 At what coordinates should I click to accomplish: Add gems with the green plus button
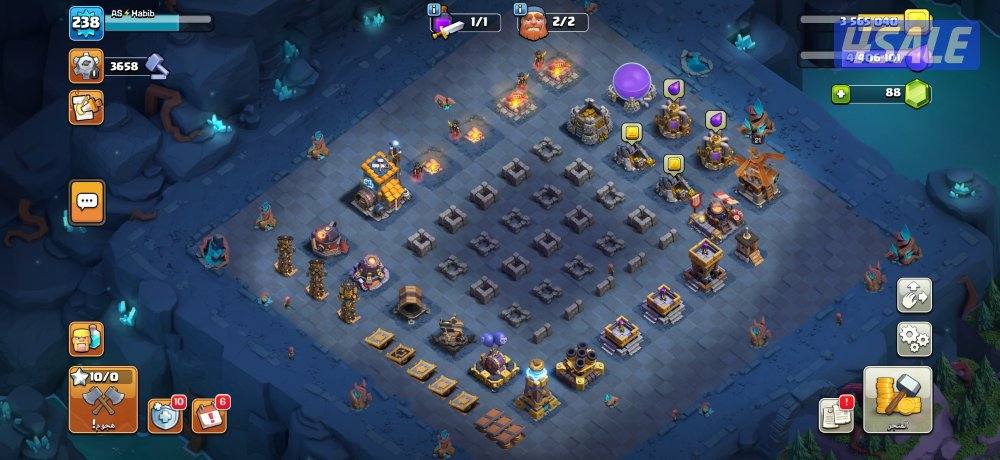coord(842,94)
